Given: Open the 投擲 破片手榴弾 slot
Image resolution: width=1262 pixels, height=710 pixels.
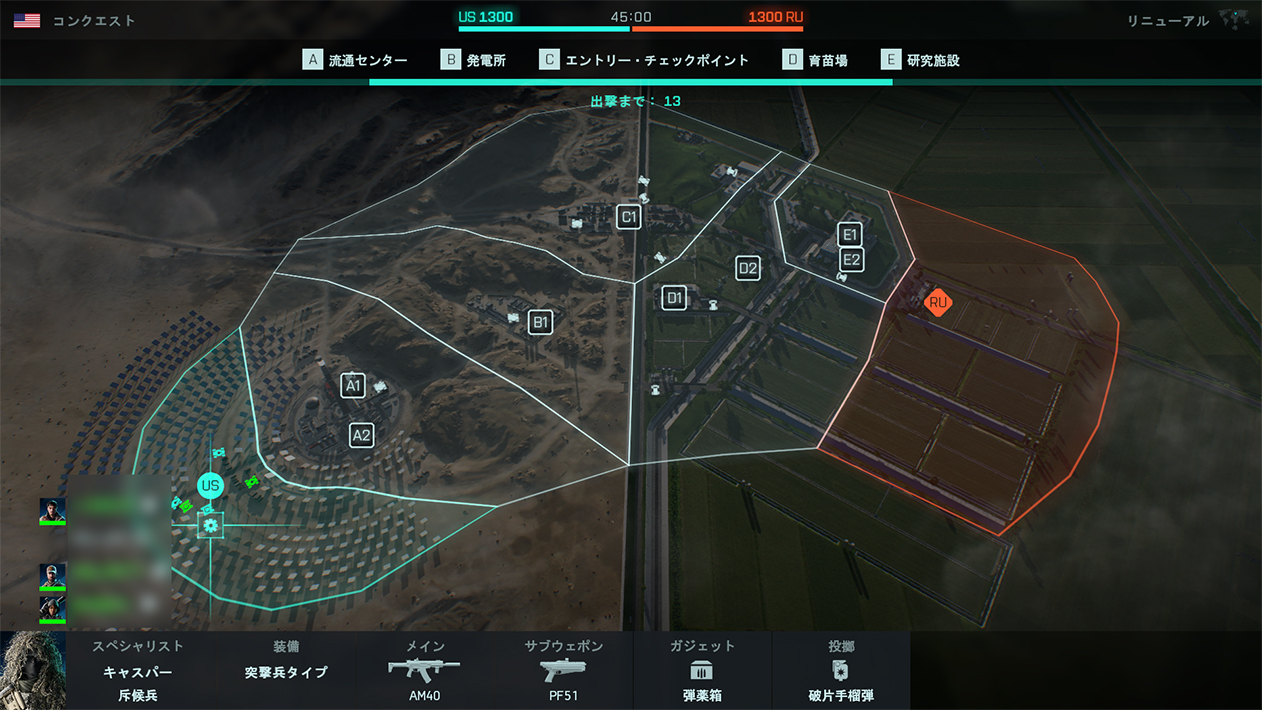Looking at the screenshot, I should 841,670.
